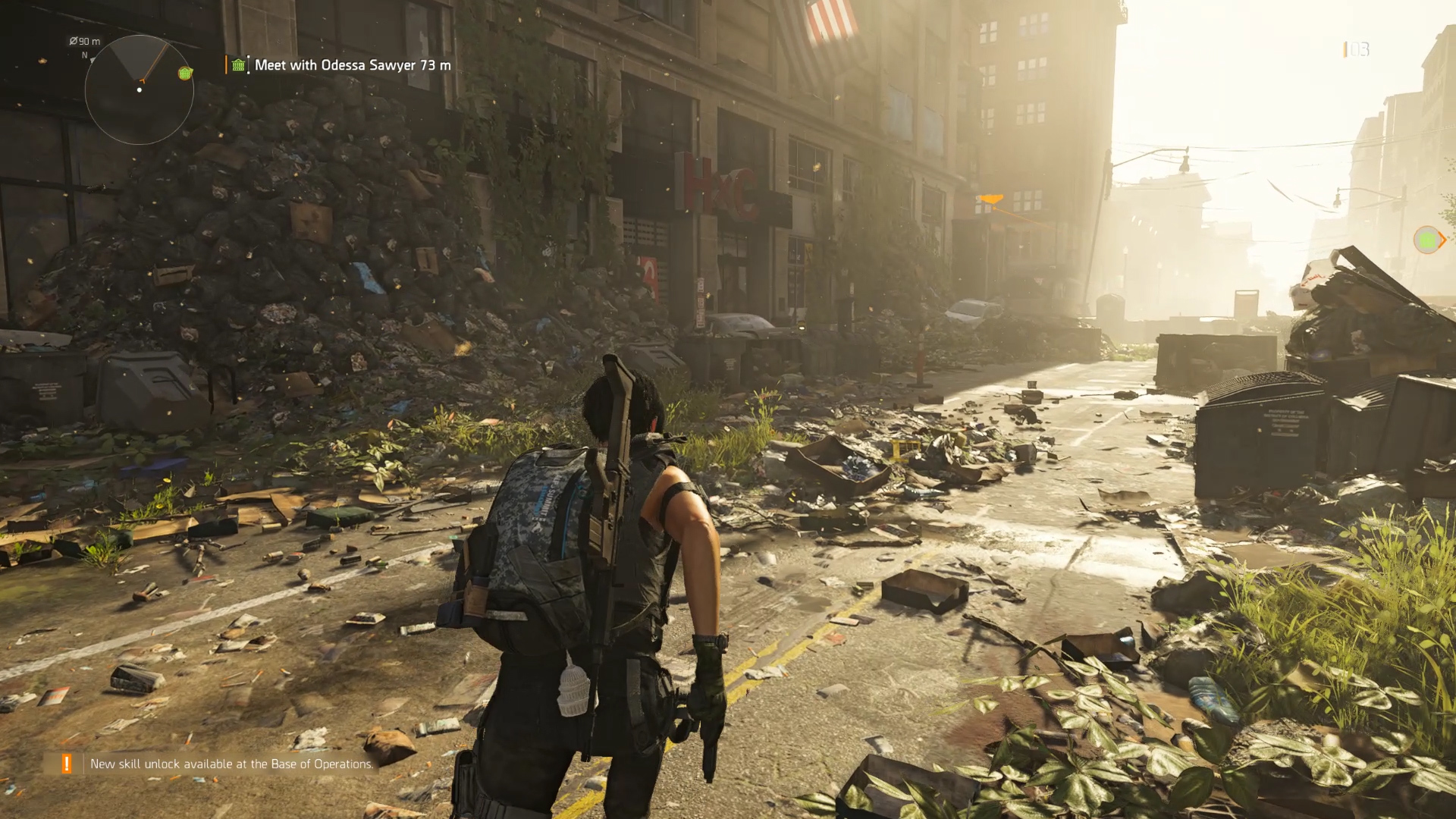This screenshot has width=1456, height=819.
Task: Click the orange waypoint marker above the street
Action: point(990,199)
